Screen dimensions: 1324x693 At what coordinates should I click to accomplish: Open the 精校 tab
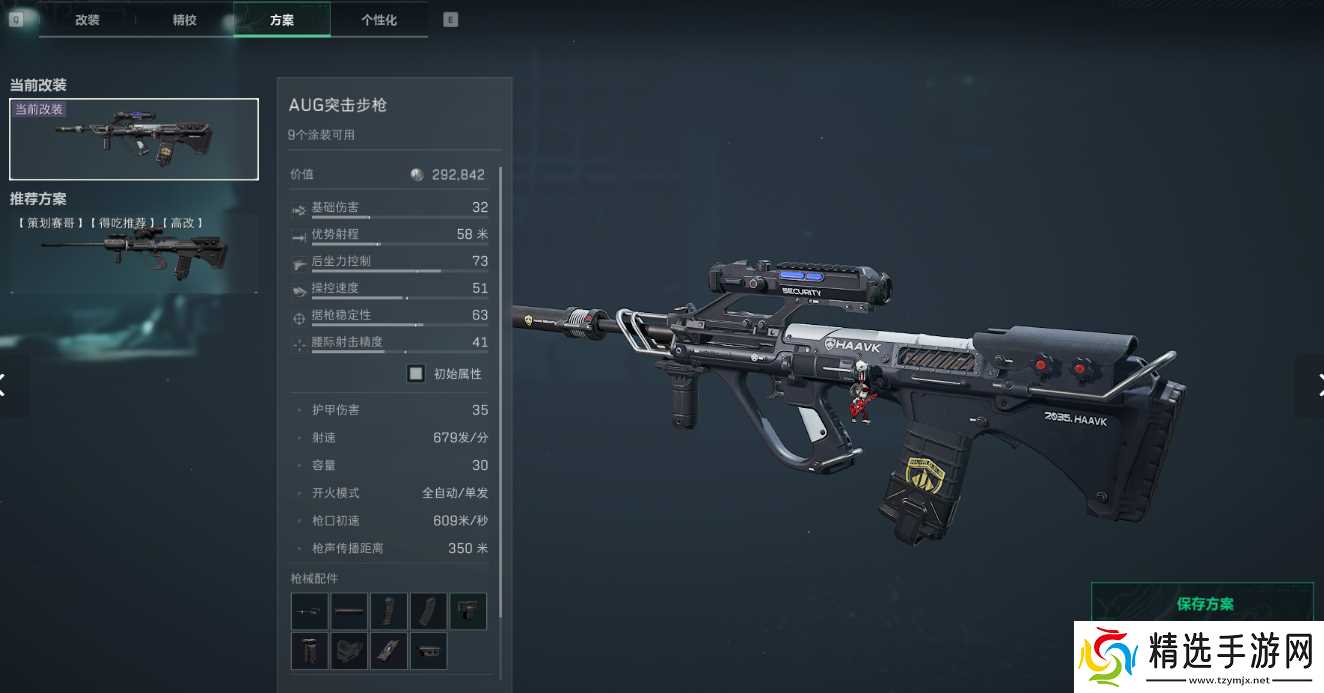point(185,20)
